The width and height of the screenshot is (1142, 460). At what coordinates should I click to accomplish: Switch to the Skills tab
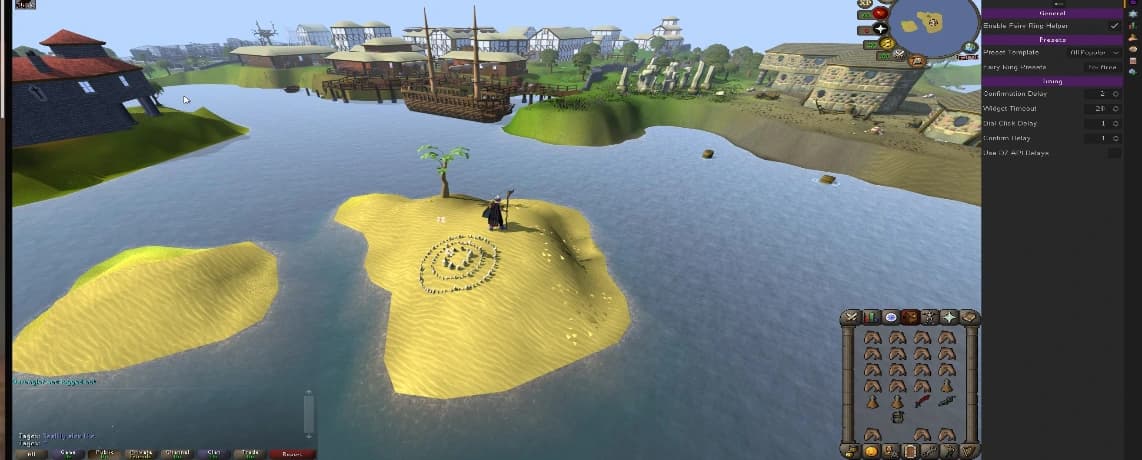pyautogui.click(x=871, y=318)
